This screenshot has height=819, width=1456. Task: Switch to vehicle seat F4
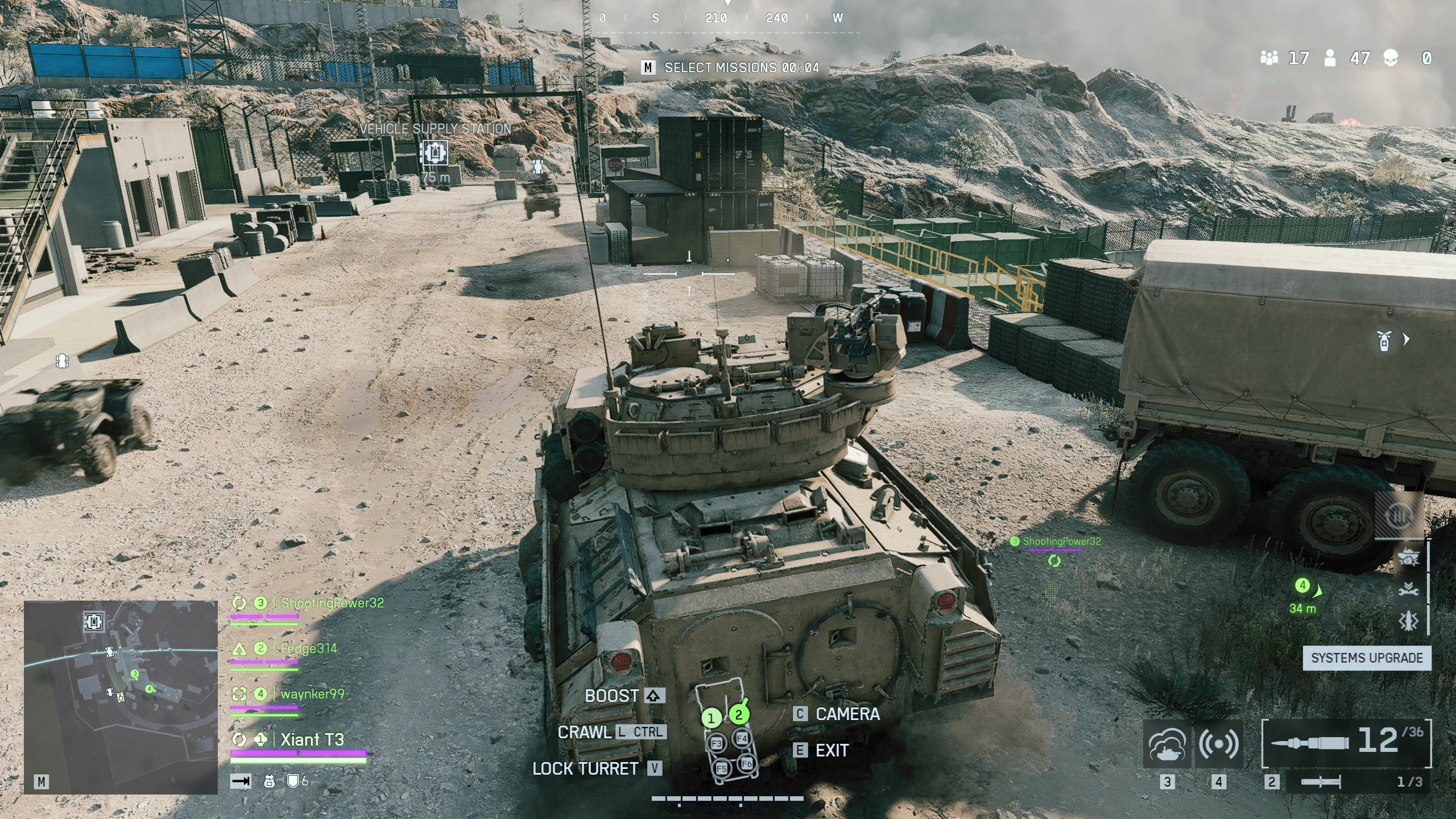[x=742, y=739]
